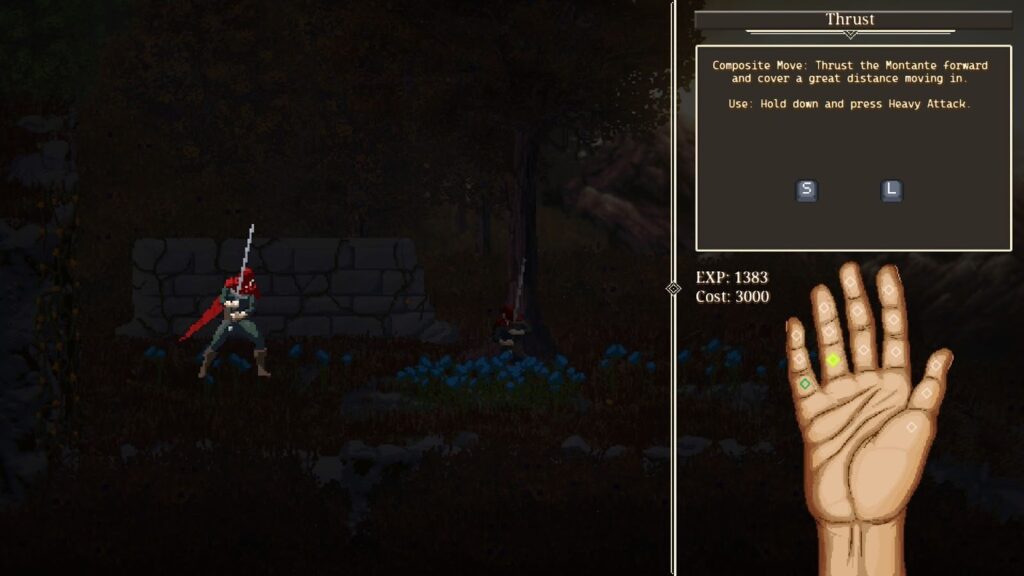Choose the index finger's fingertip skill node
Viewport: 1024px width, 576px height.
pos(888,290)
